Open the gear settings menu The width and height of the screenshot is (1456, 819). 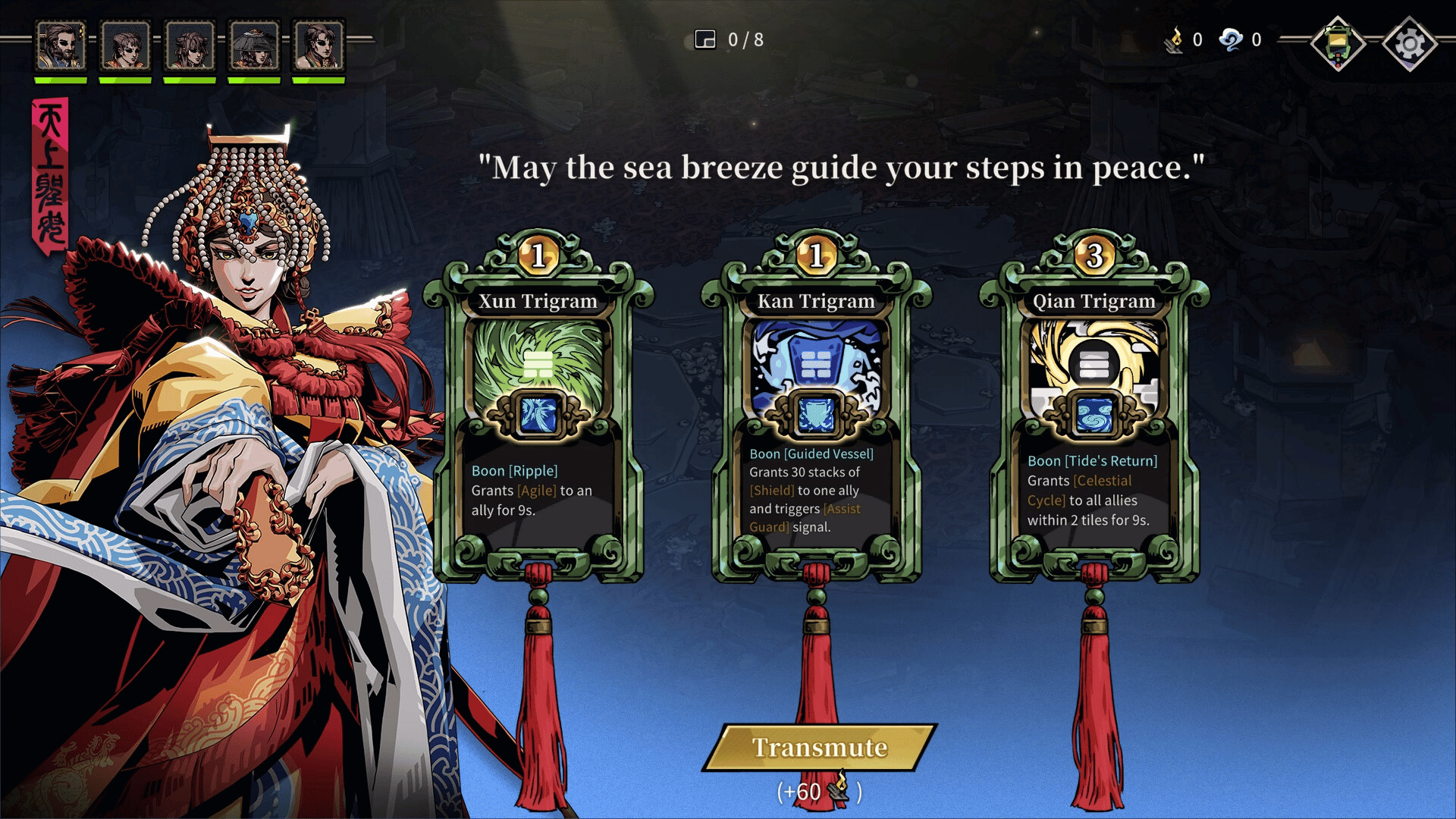(x=1409, y=43)
